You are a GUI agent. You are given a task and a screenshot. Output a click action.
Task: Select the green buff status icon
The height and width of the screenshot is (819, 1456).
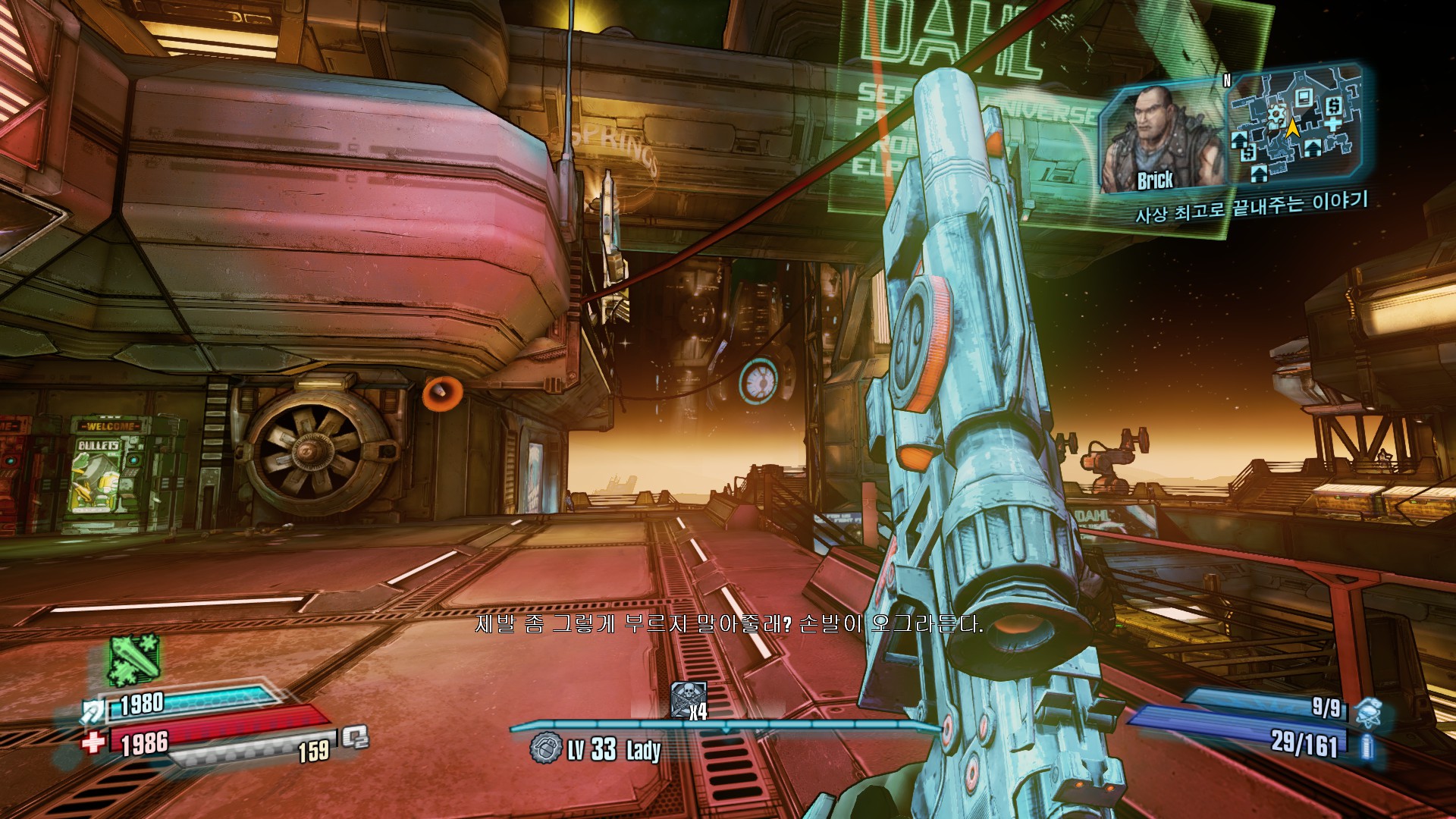coord(134,660)
